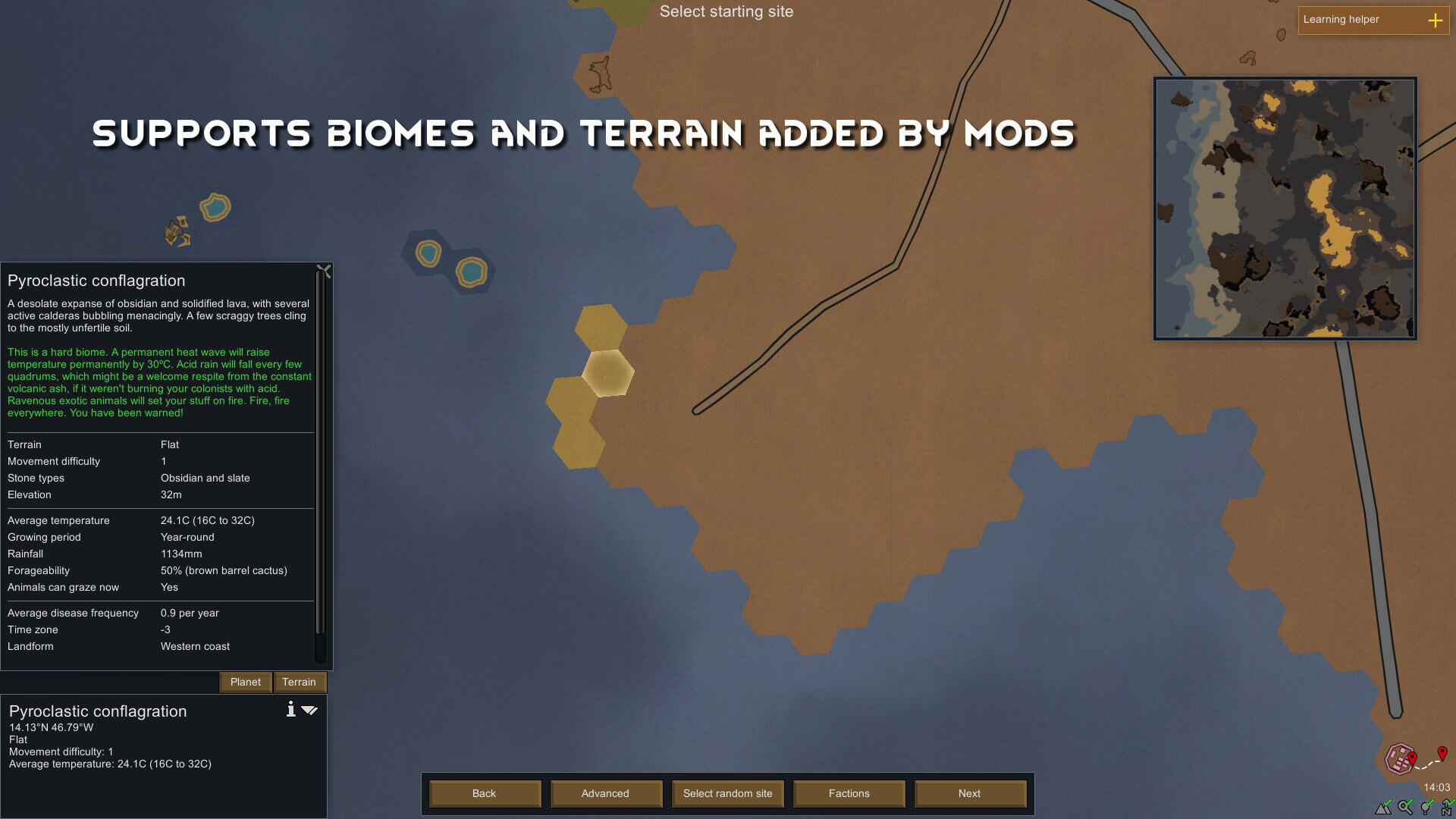
Task: Open the info 'i' icon for the tile
Action: pyautogui.click(x=290, y=709)
